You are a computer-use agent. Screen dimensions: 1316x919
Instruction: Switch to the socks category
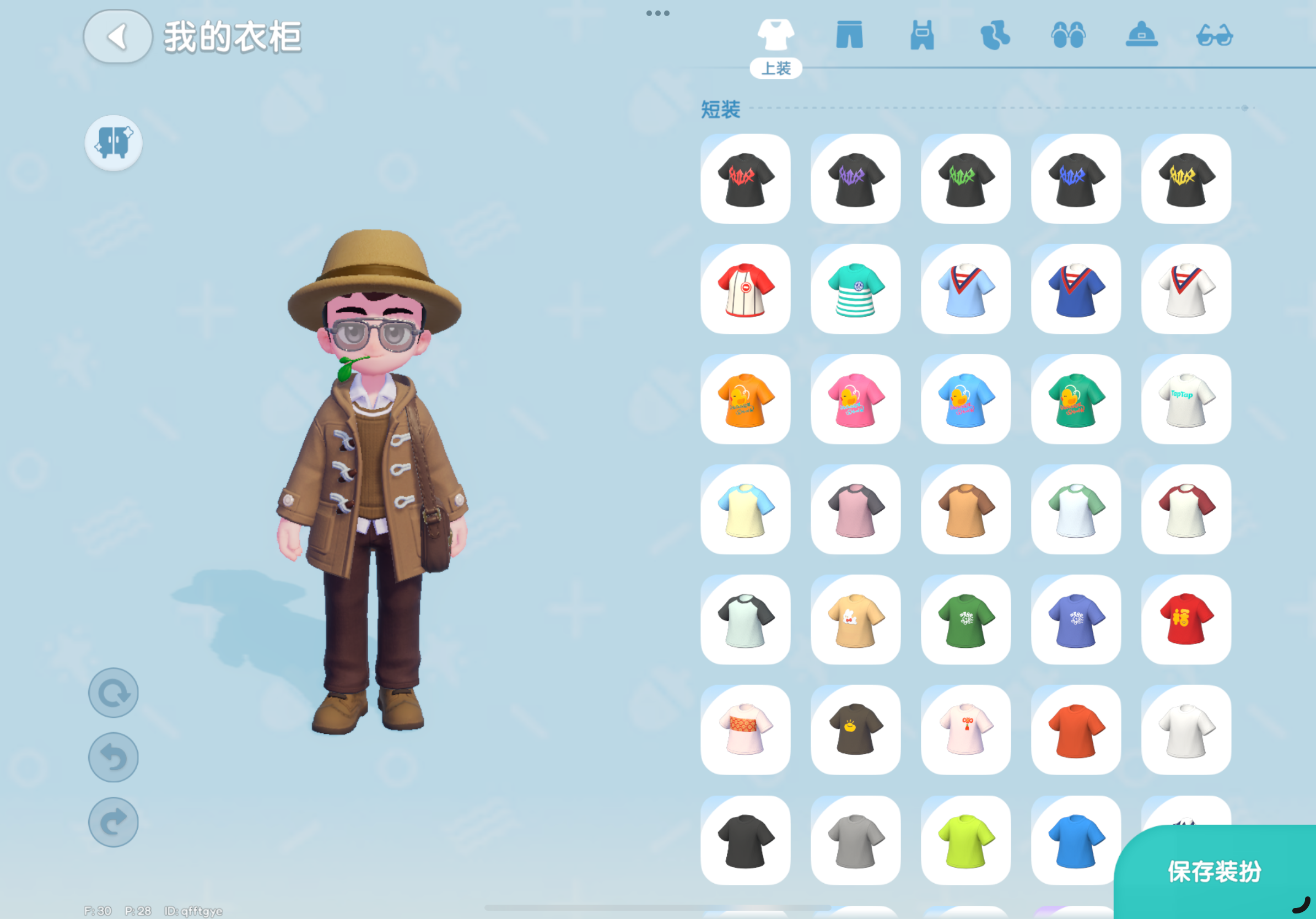click(x=996, y=36)
